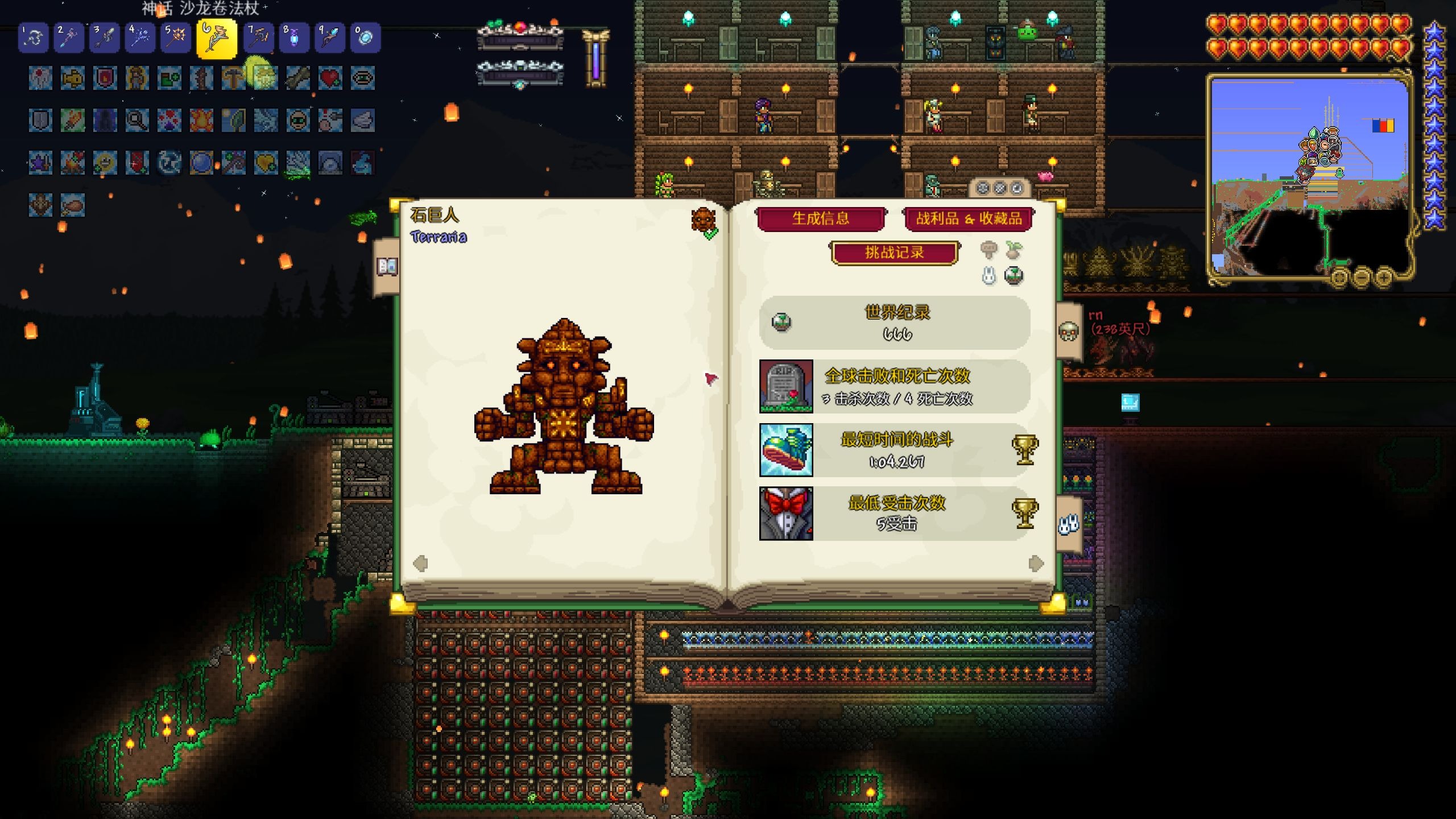
Task: Select the terrarium globe record category icon
Action: tap(1014, 276)
